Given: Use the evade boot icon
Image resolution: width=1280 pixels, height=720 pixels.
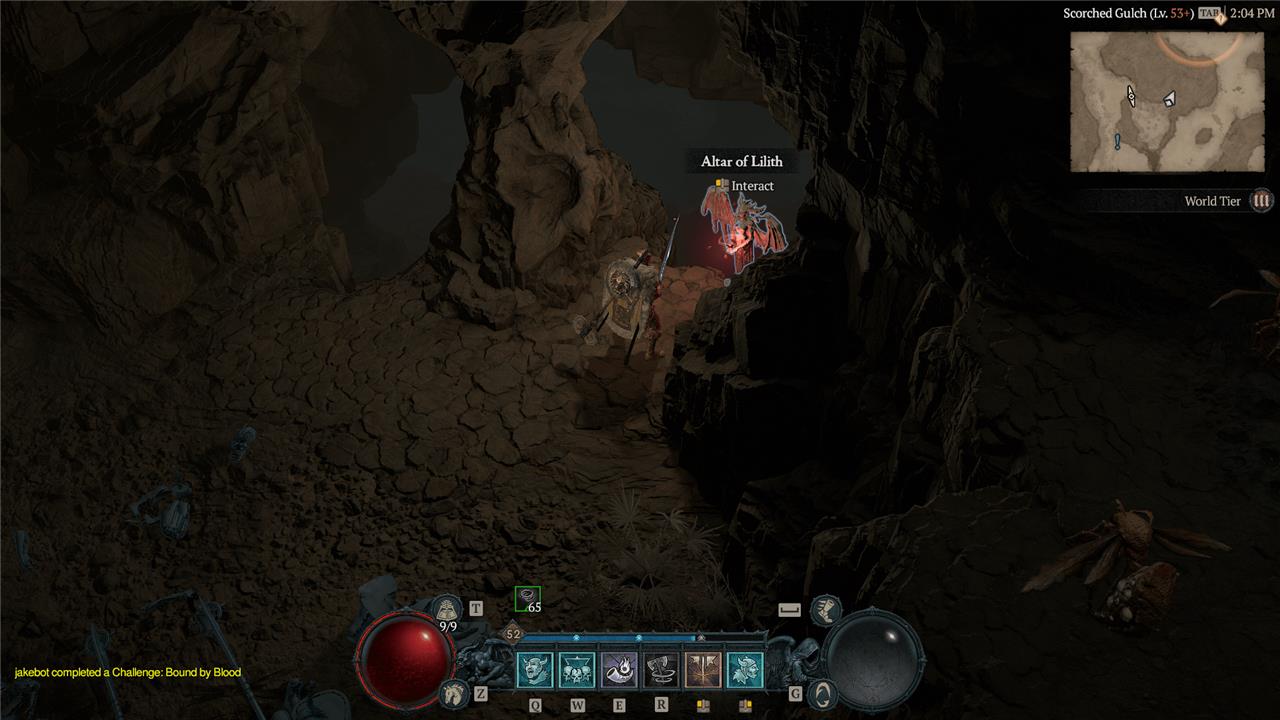Looking at the screenshot, I should [825, 609].
